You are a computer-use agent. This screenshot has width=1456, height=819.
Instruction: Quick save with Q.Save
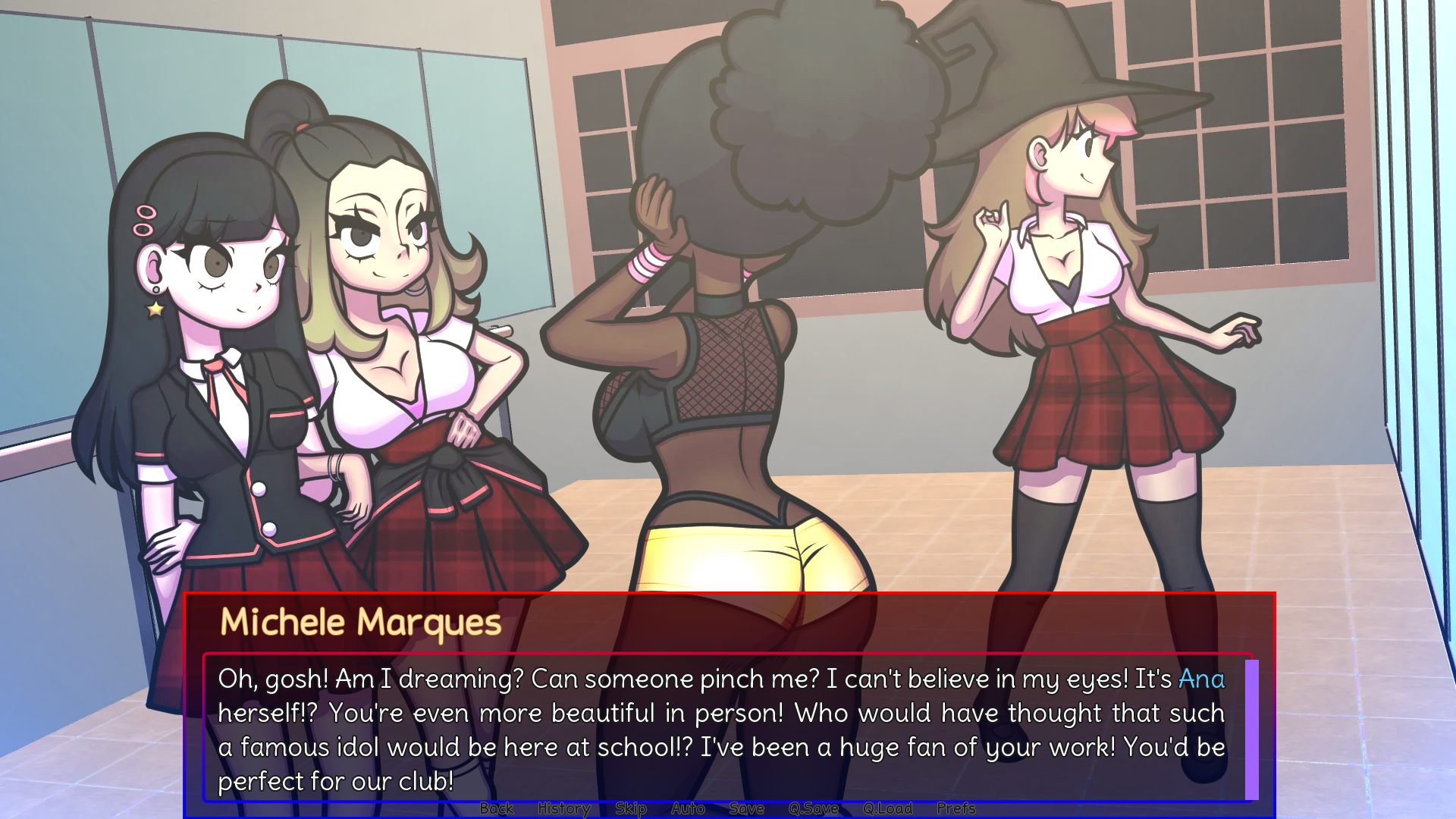click(813, 808)
